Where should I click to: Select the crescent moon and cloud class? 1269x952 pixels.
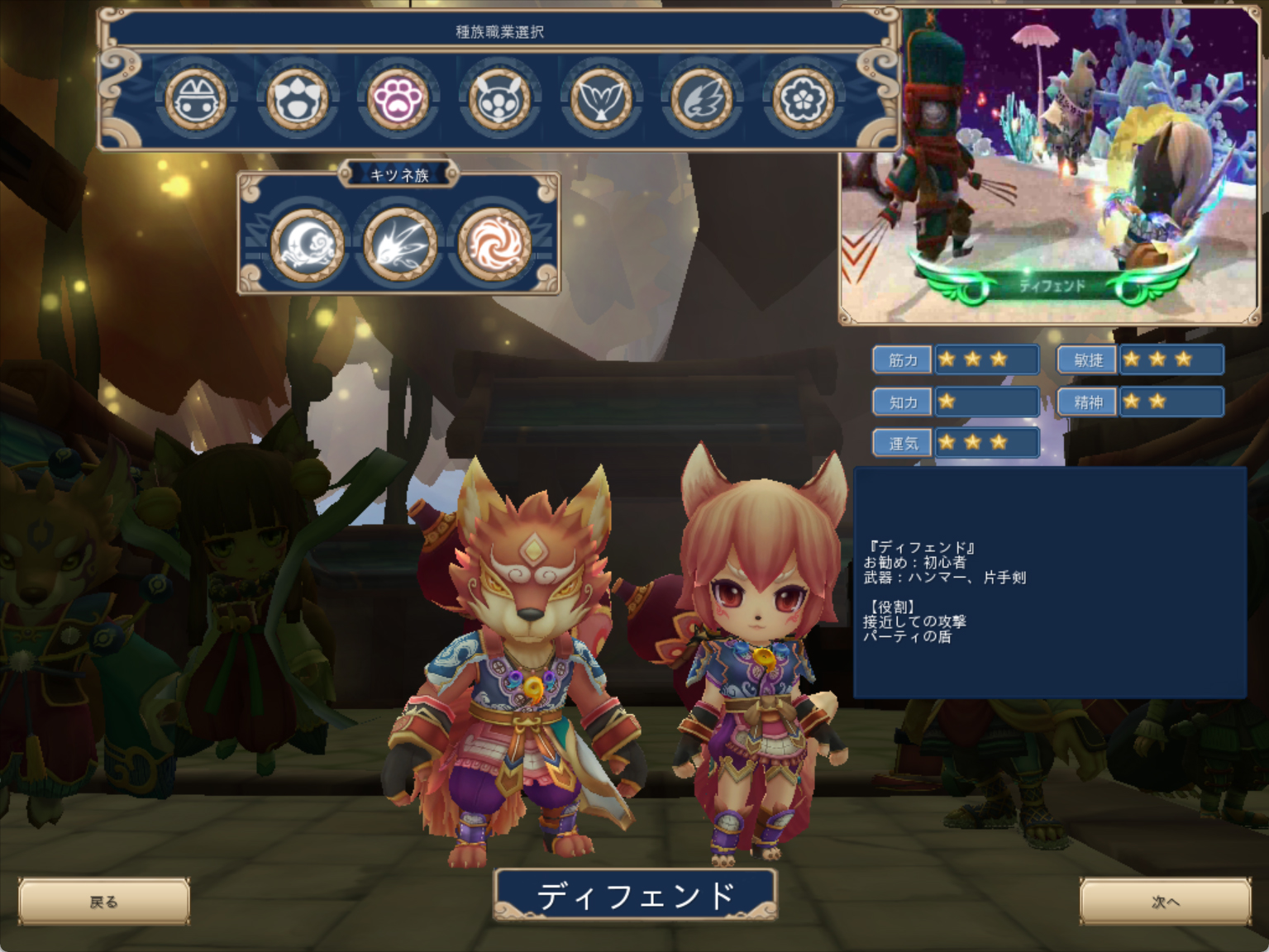308,243
